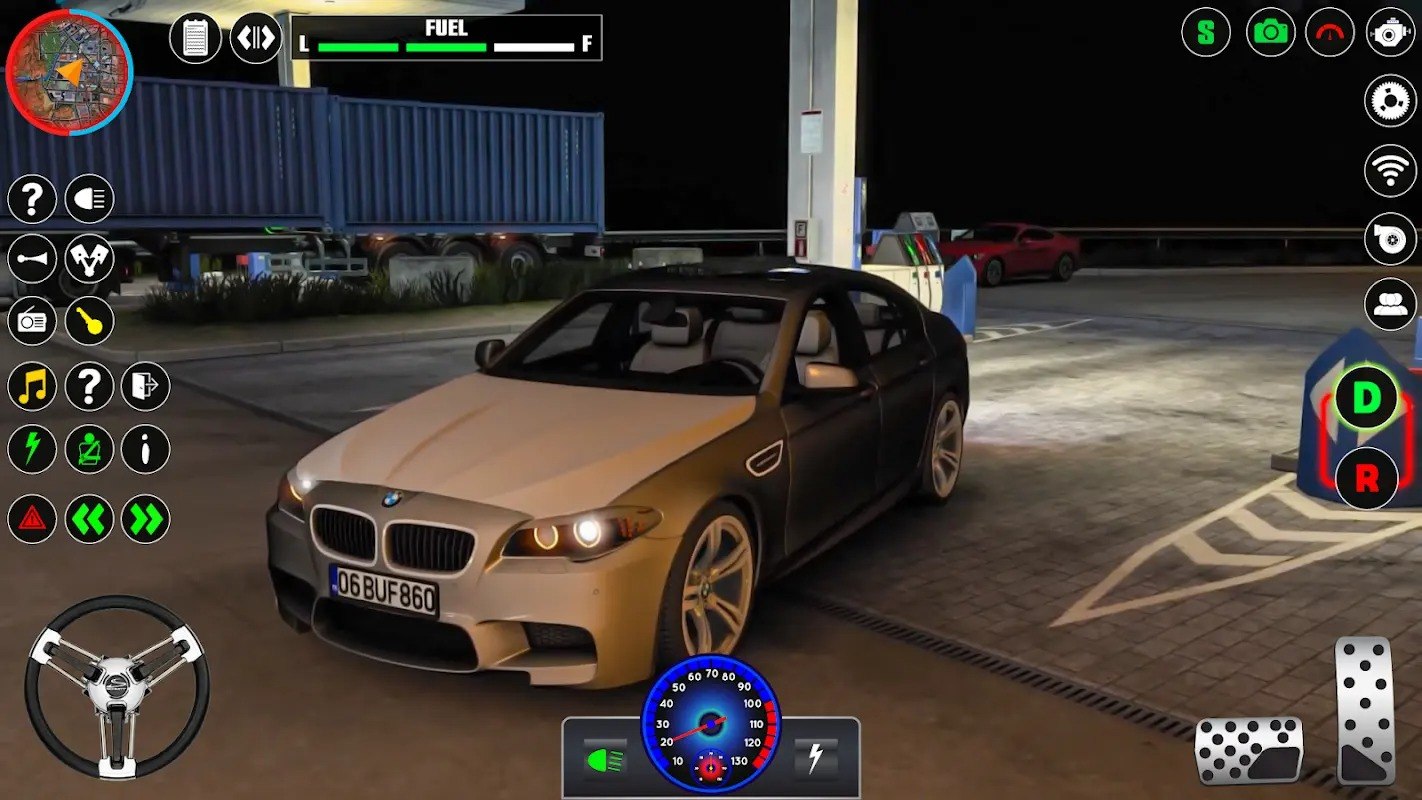Fasten the green seatbelt icon
The width and height of the screenshot is (1422, 800).
point(90,449)
